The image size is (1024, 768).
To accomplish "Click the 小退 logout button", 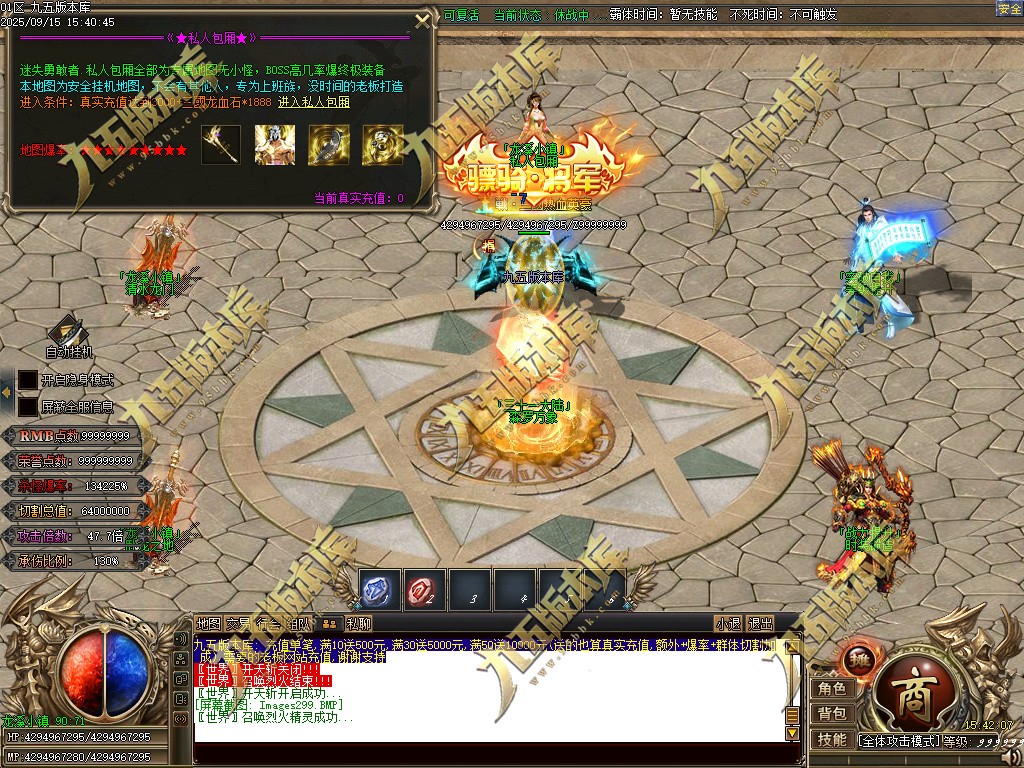I will pyautogui.click(x=728, y=624).
